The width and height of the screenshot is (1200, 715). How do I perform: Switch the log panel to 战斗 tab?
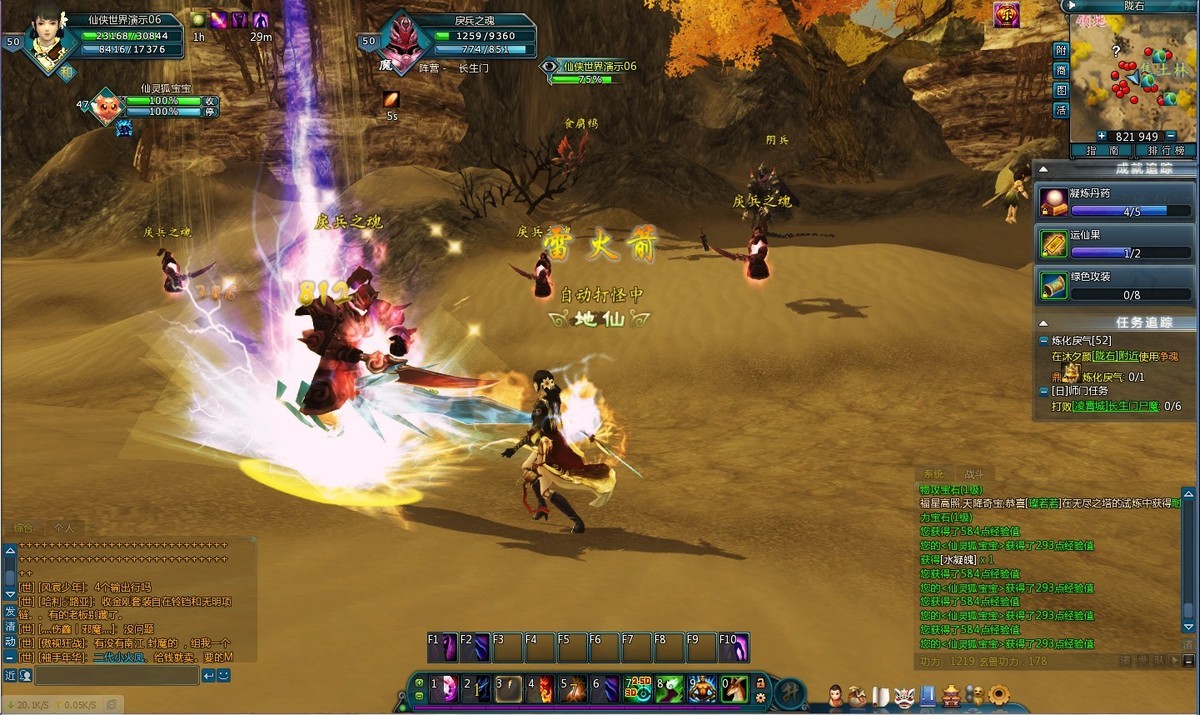click(973, 474)
